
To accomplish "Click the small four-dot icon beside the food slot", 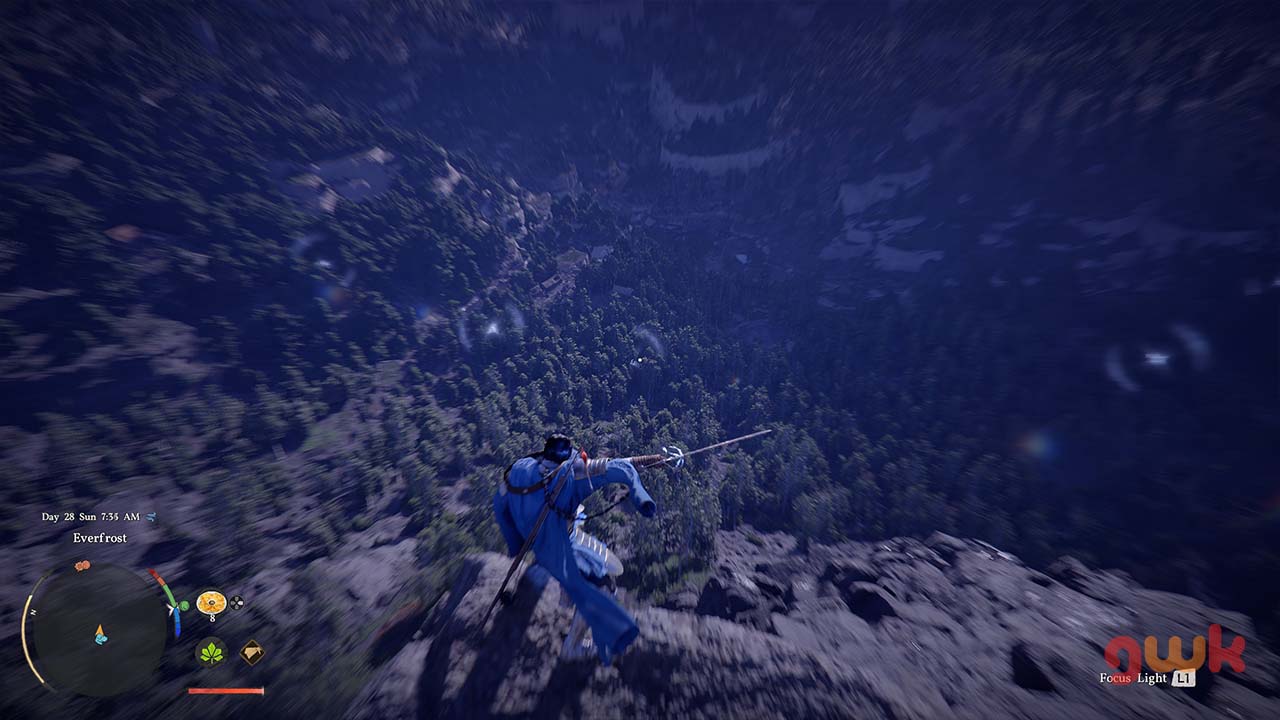I will [237, 602].
